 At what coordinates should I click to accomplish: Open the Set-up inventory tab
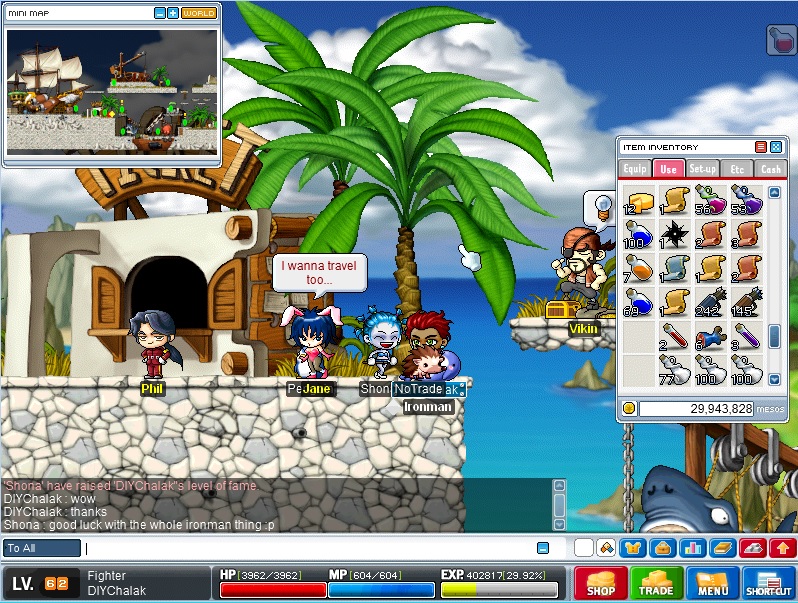[703, 170]
